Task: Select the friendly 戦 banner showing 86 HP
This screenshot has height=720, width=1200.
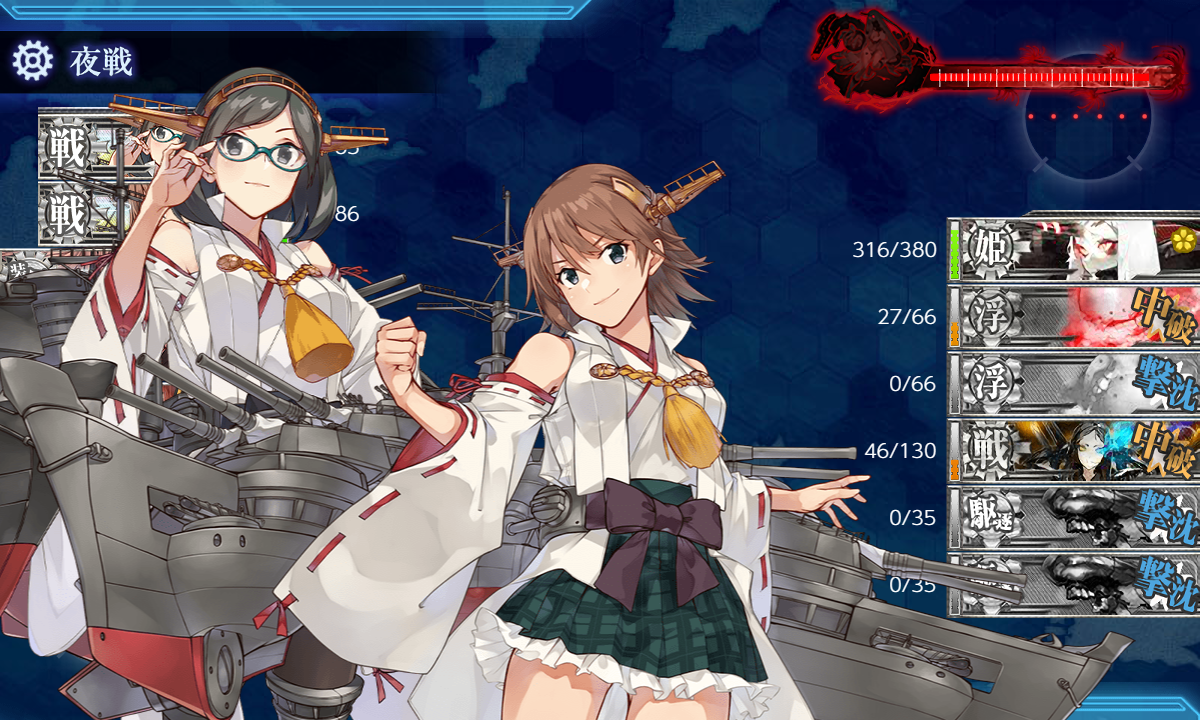Action: click(x=80, y=214)
